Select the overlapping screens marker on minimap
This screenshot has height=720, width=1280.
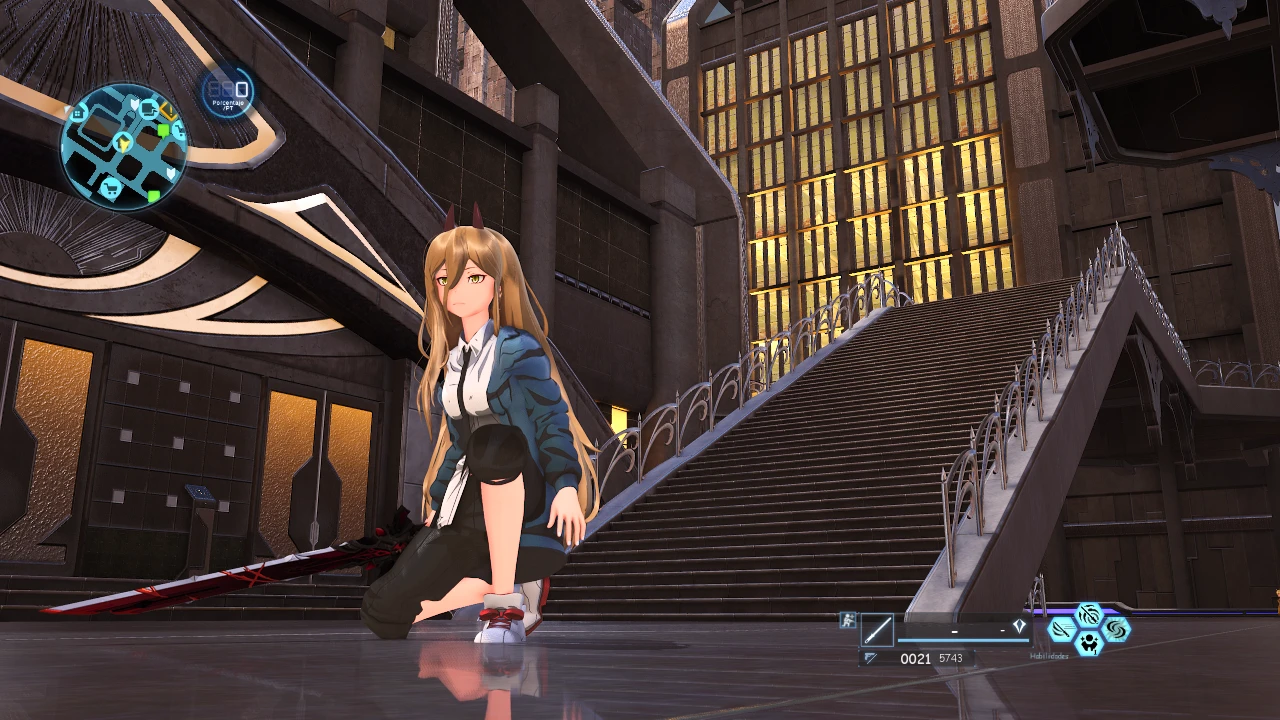149,108
